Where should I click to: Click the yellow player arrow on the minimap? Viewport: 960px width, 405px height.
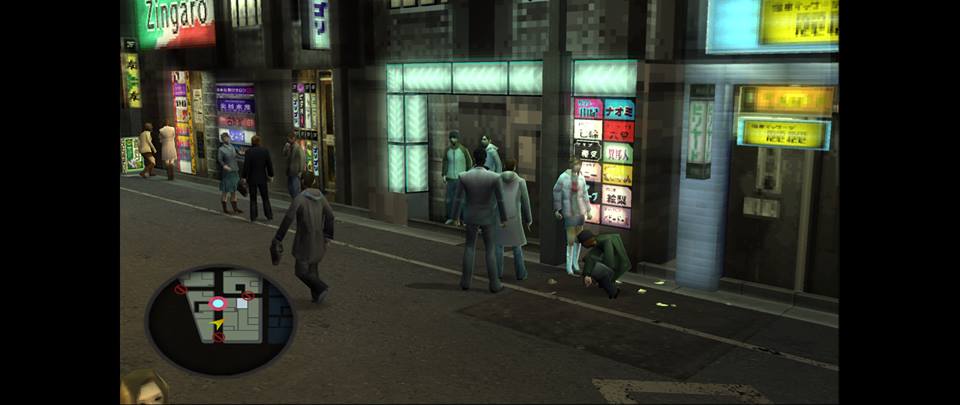(218, 324)
